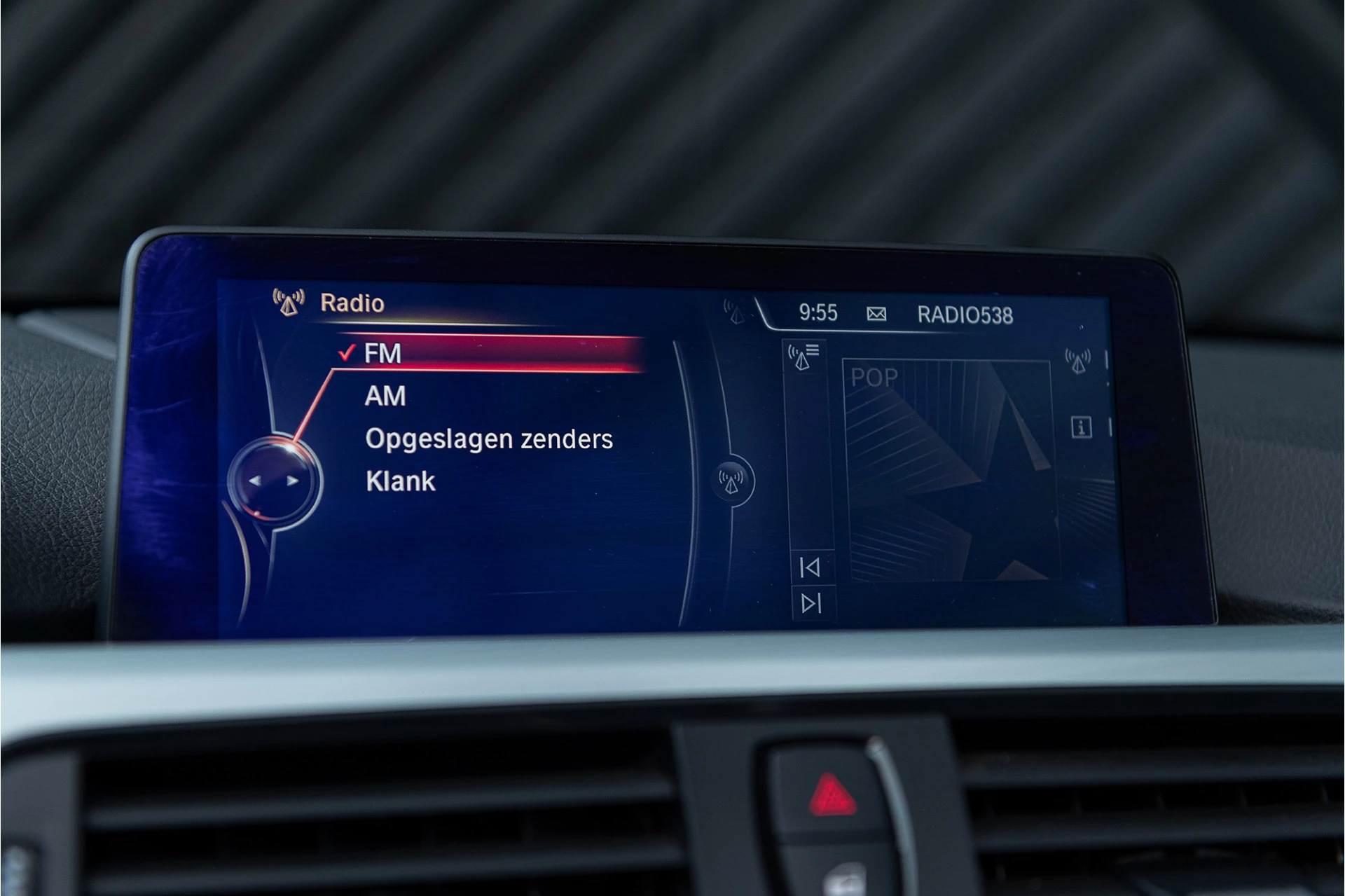The image size is (1345, 896).
Task: Click the Radio title heading
Action: (351, 303)
